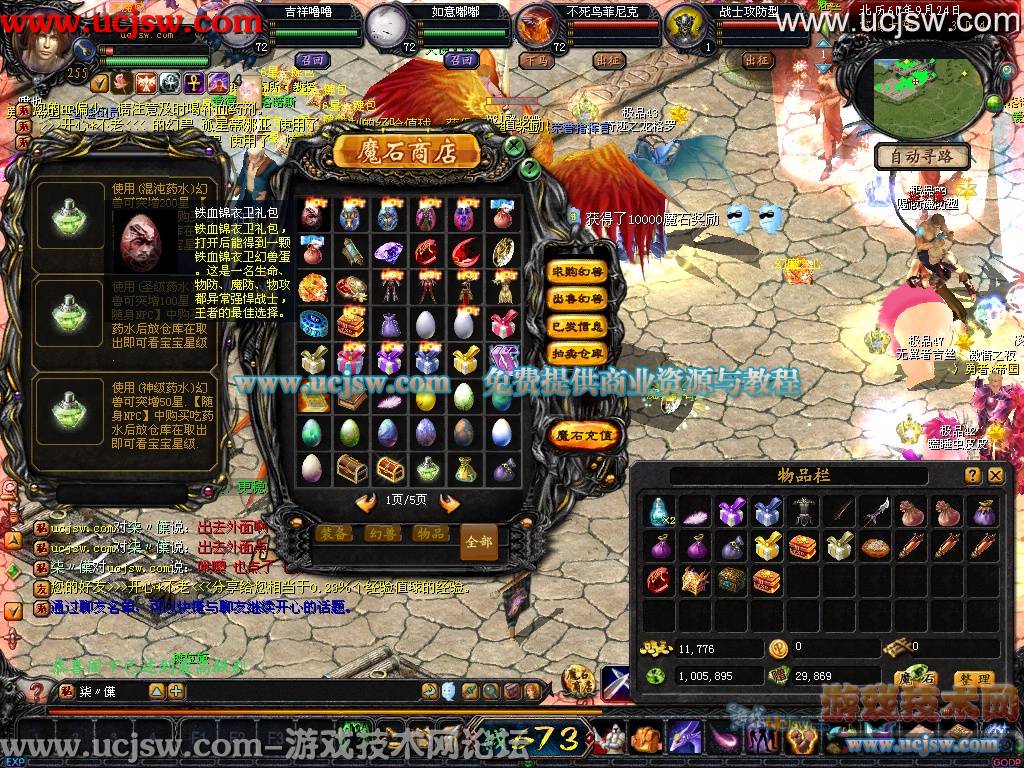Recharge magic stones with 魔石充值
Screen dimensions: 1024x768
point(585,435)
